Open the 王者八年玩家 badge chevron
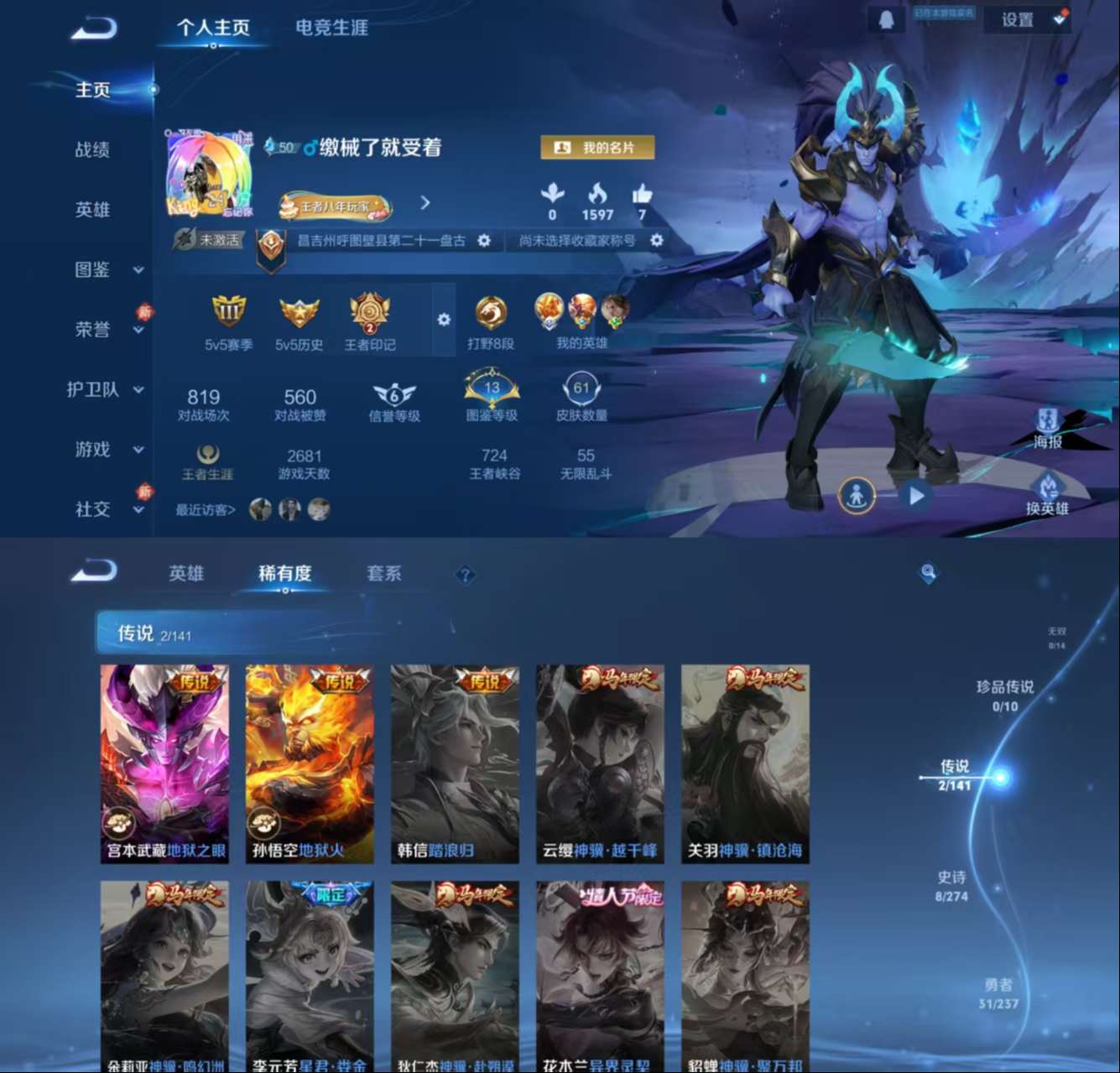 point(425,204)
